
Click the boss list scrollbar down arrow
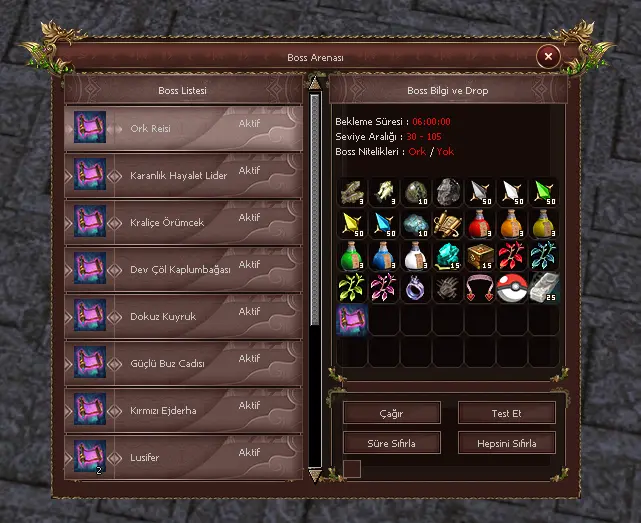point(315,475)
